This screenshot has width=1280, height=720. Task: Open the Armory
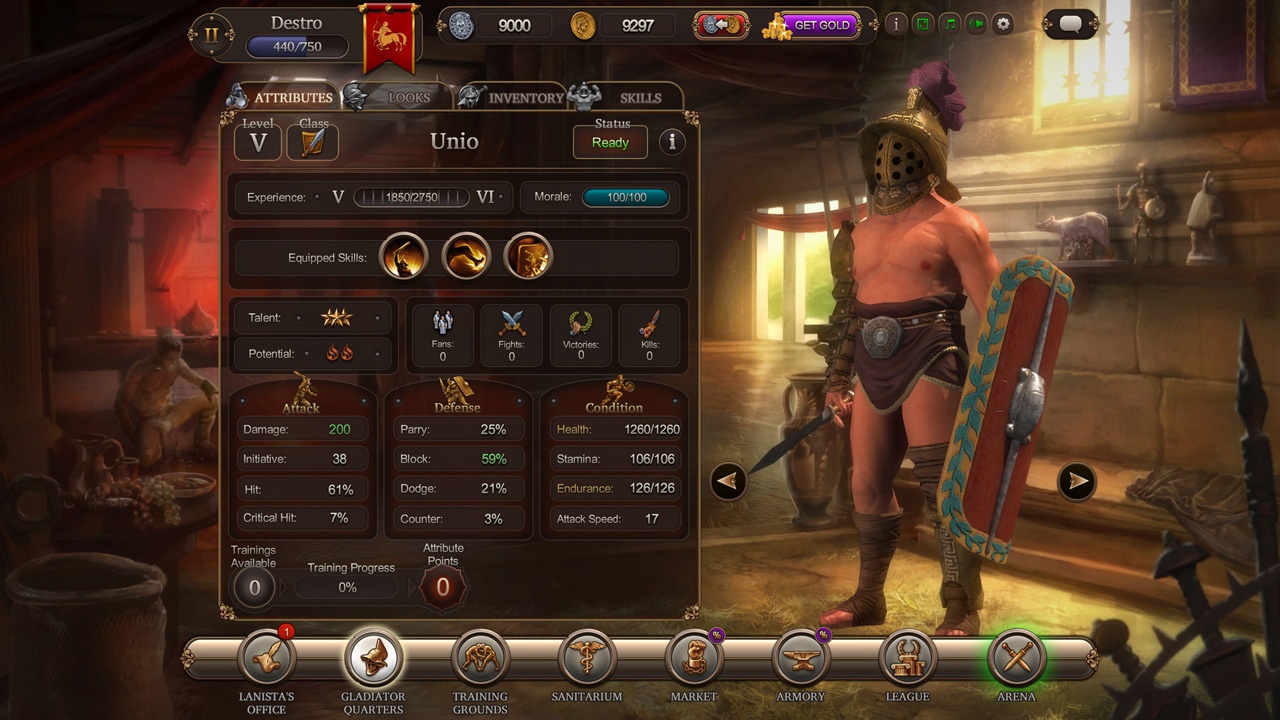point(801,659)
